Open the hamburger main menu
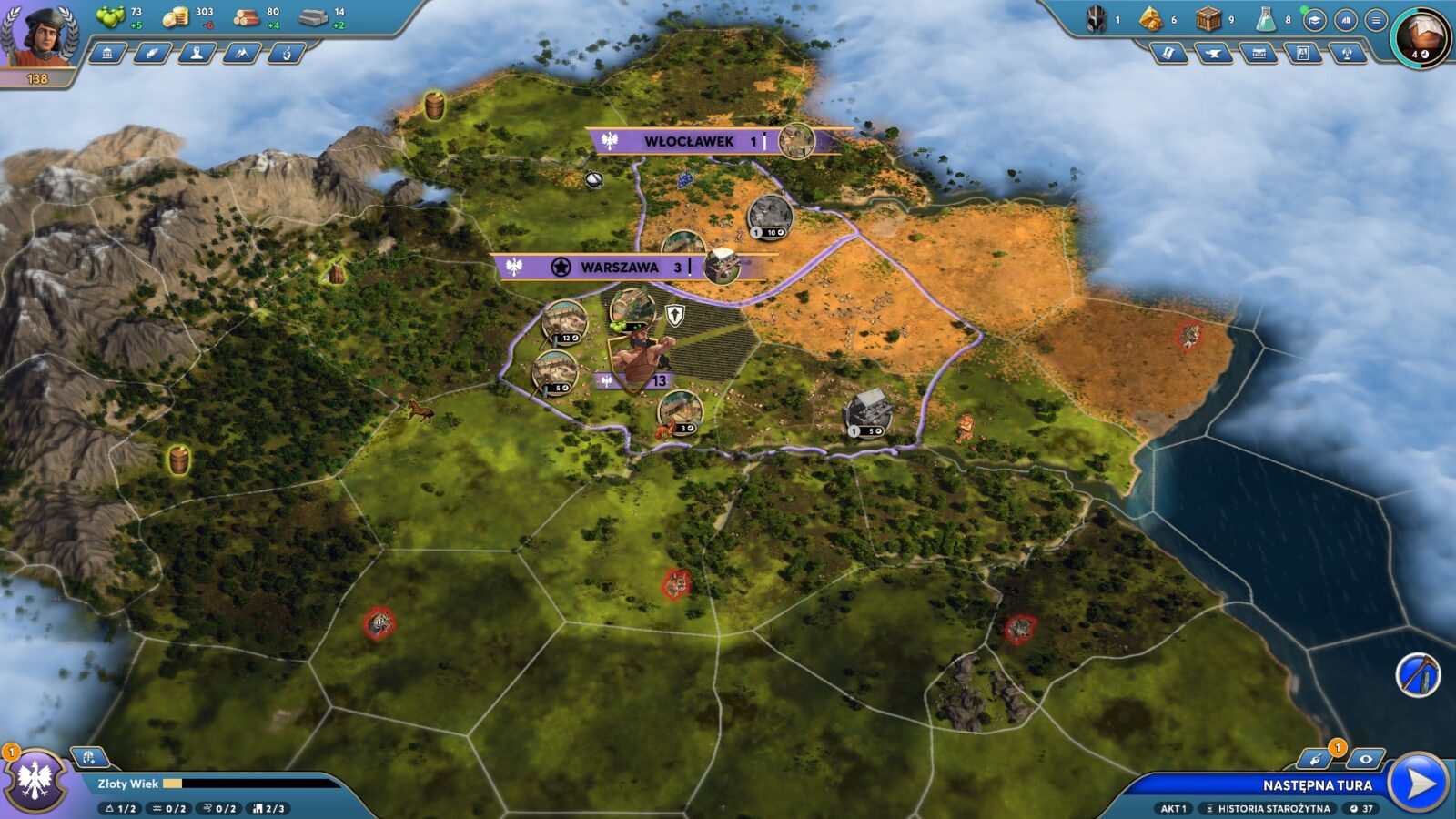 [1376, 19]
